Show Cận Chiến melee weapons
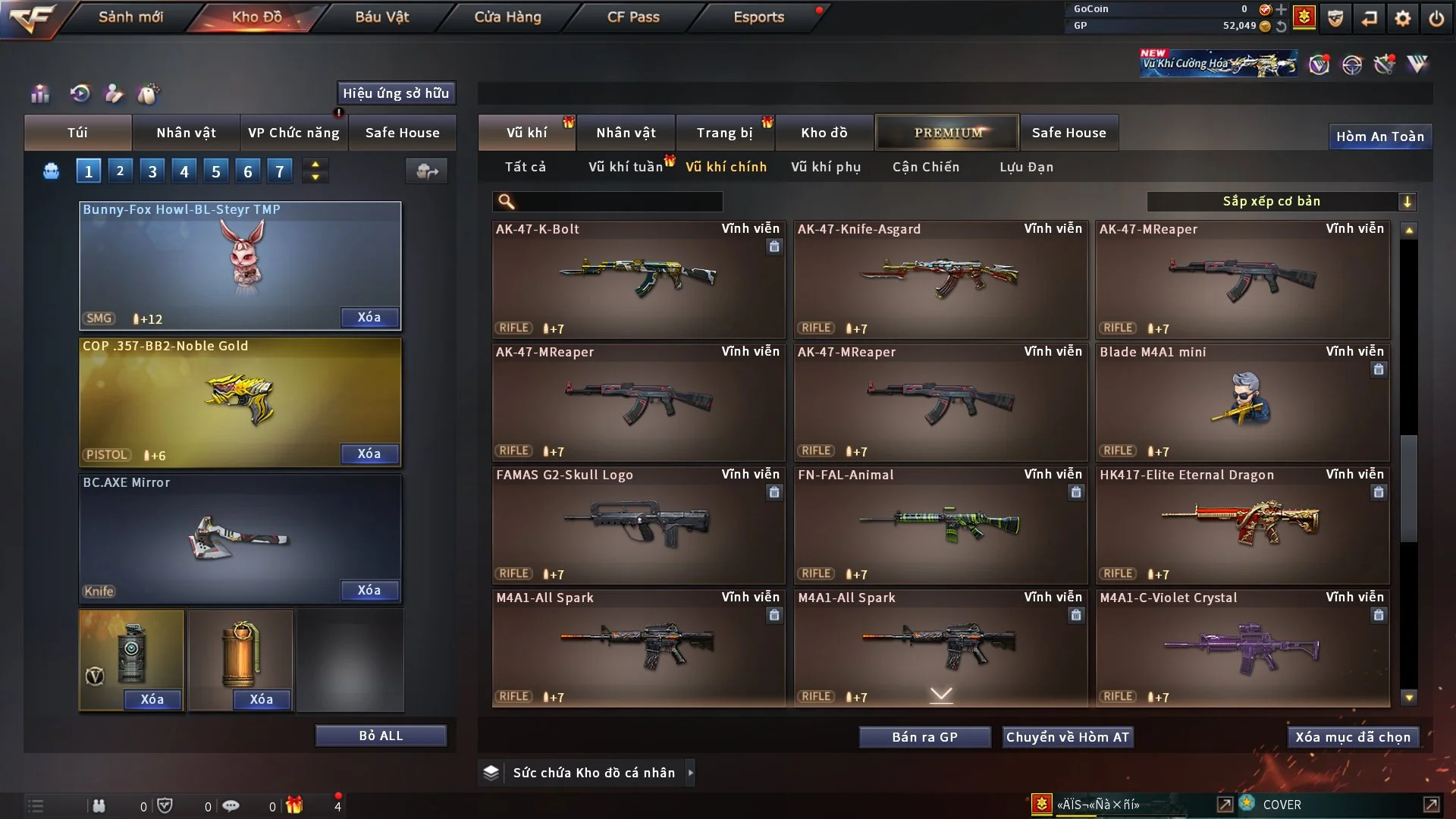The height and width of the screenshot is (819, 1456). point(926,167)
